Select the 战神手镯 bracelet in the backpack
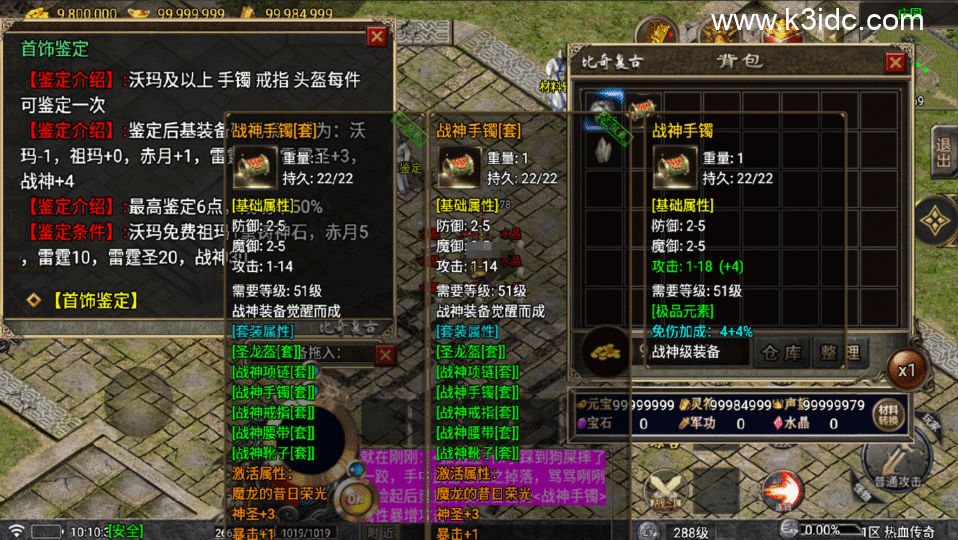This screenshot has width=958, height=540. tap(642, 108)
